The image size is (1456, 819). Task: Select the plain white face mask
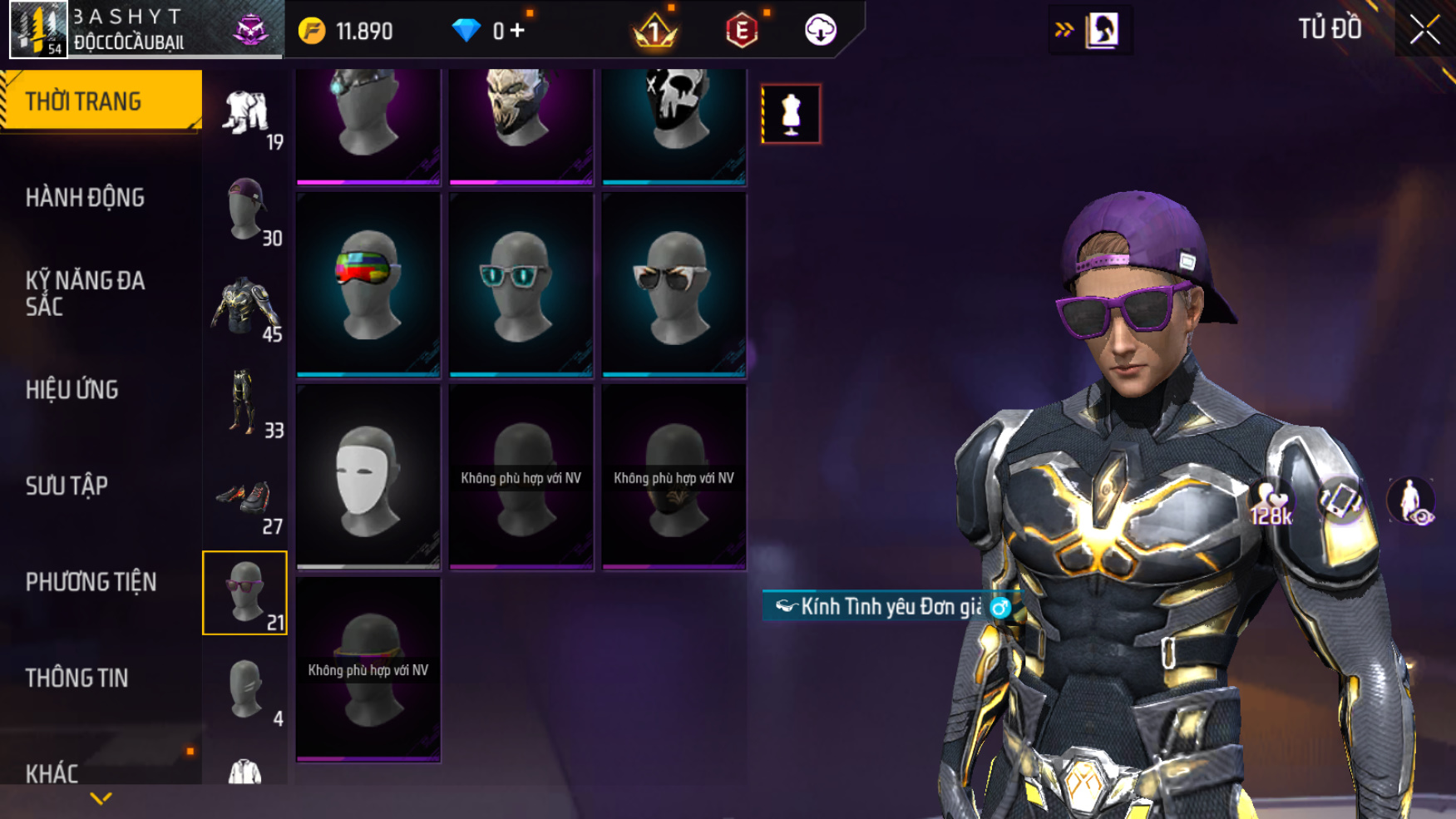(x=368, y=476)
